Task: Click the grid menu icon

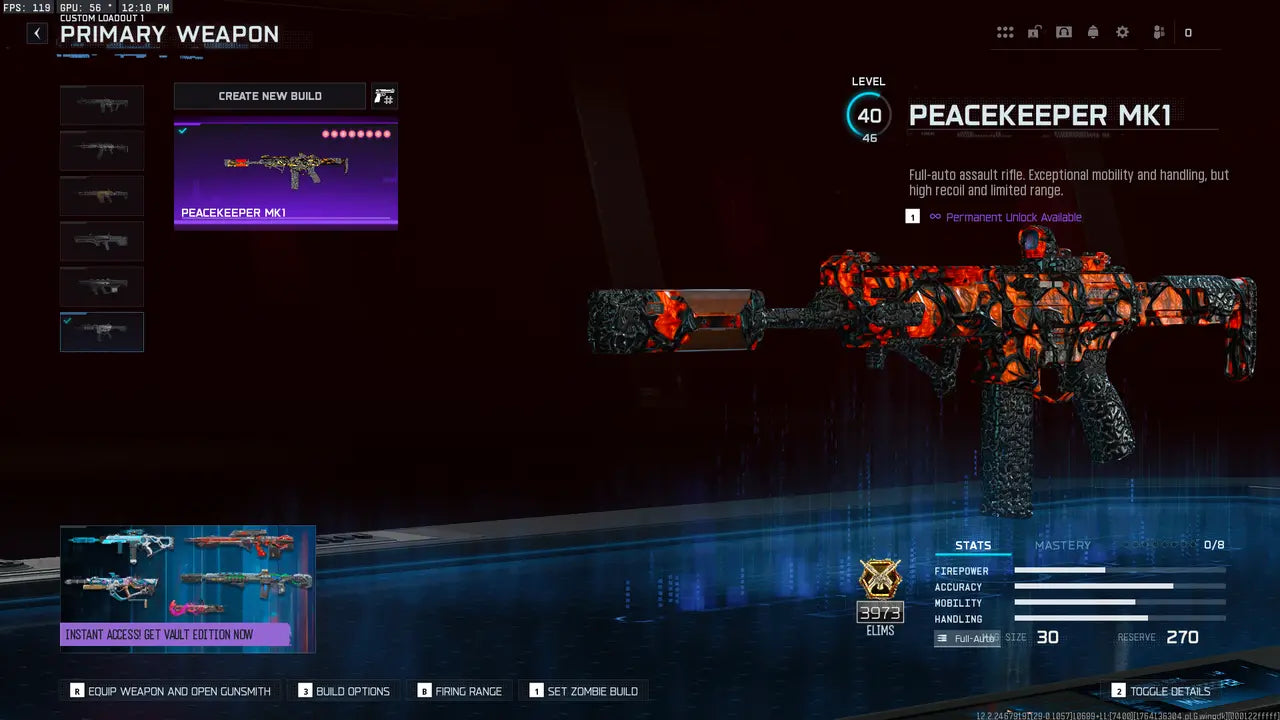Action: pos(1005,31)
